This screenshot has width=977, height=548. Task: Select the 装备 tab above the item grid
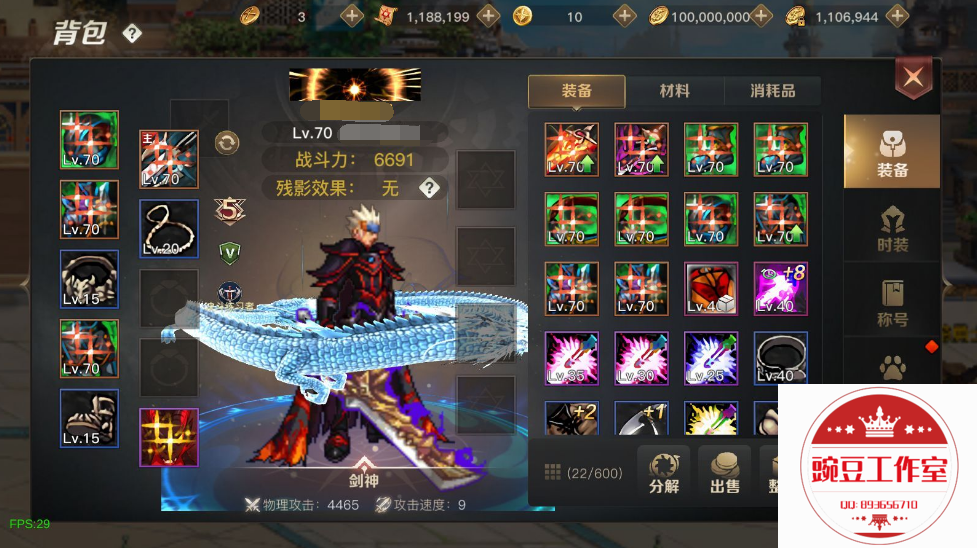577,91
